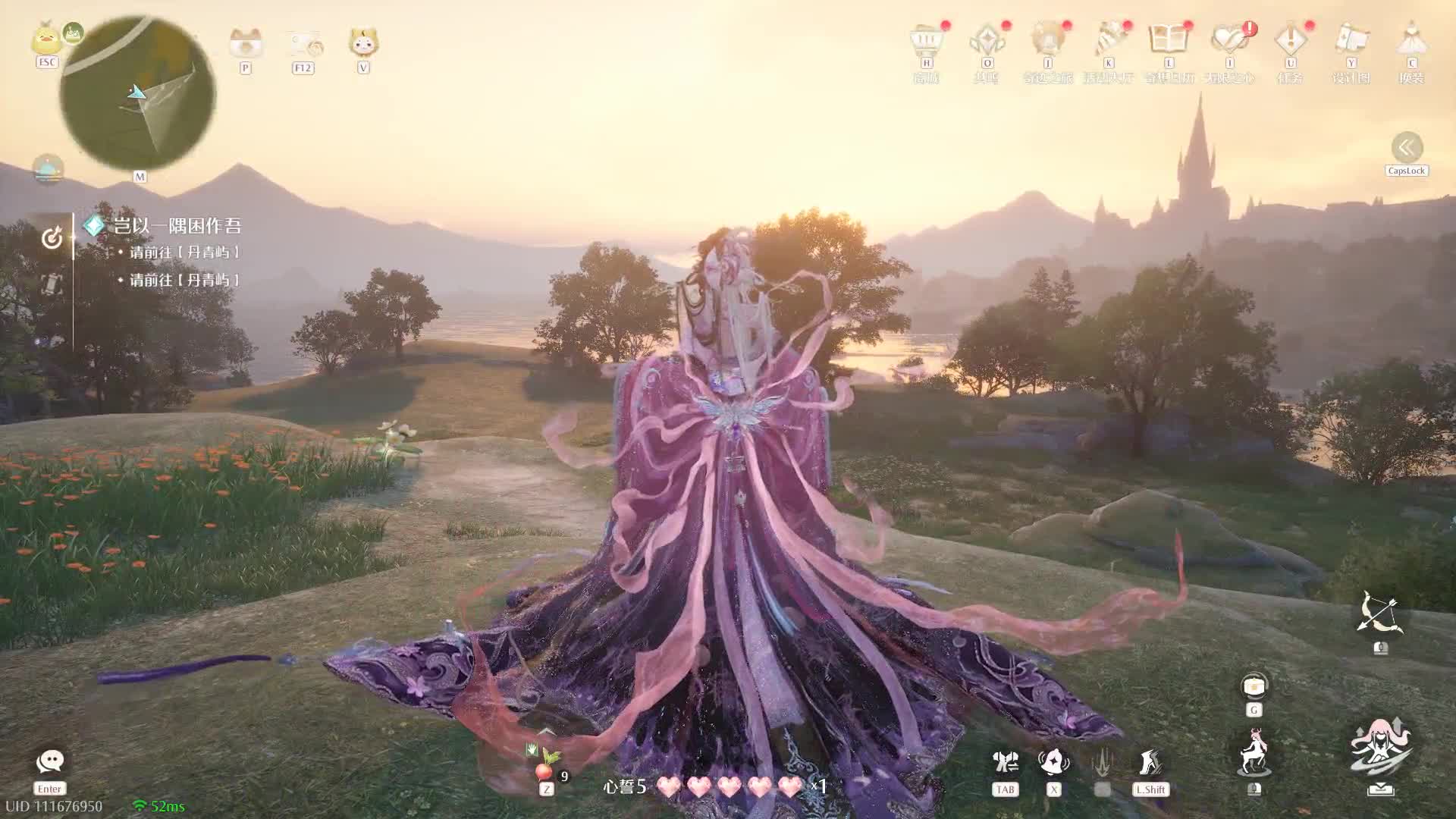Switch to the quest target tracker tab
Screen dimensions: 1456x819
pyautogui.click(x=52, y=239)
